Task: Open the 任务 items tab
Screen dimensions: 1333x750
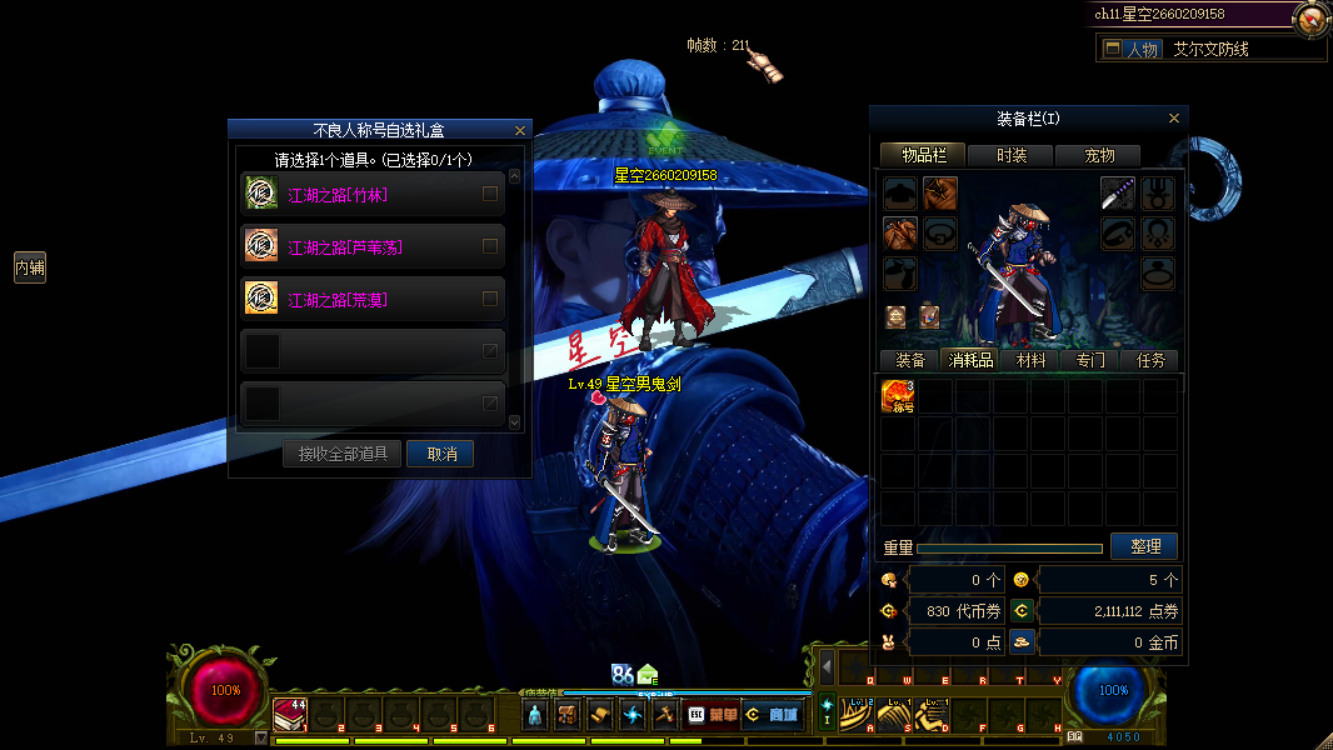Action: pyautogui.click(x=1150, y=361)
